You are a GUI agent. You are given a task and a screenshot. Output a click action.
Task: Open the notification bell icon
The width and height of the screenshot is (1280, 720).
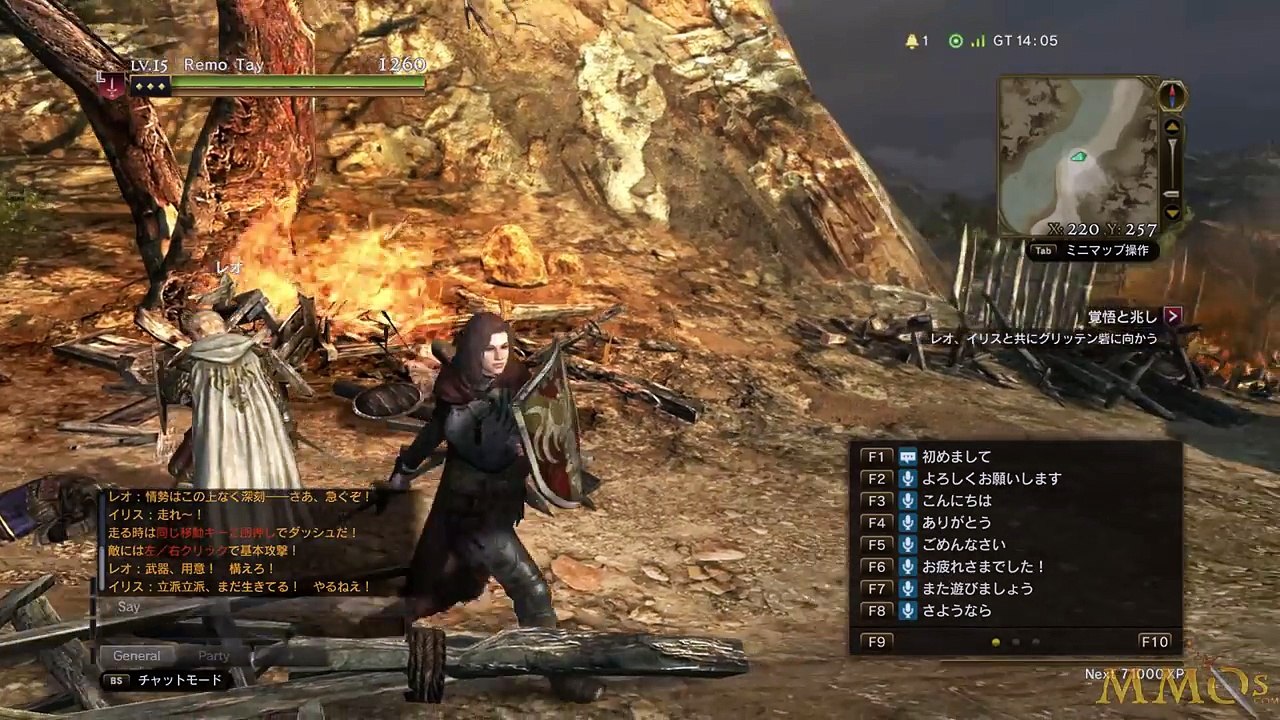[911, 41]
